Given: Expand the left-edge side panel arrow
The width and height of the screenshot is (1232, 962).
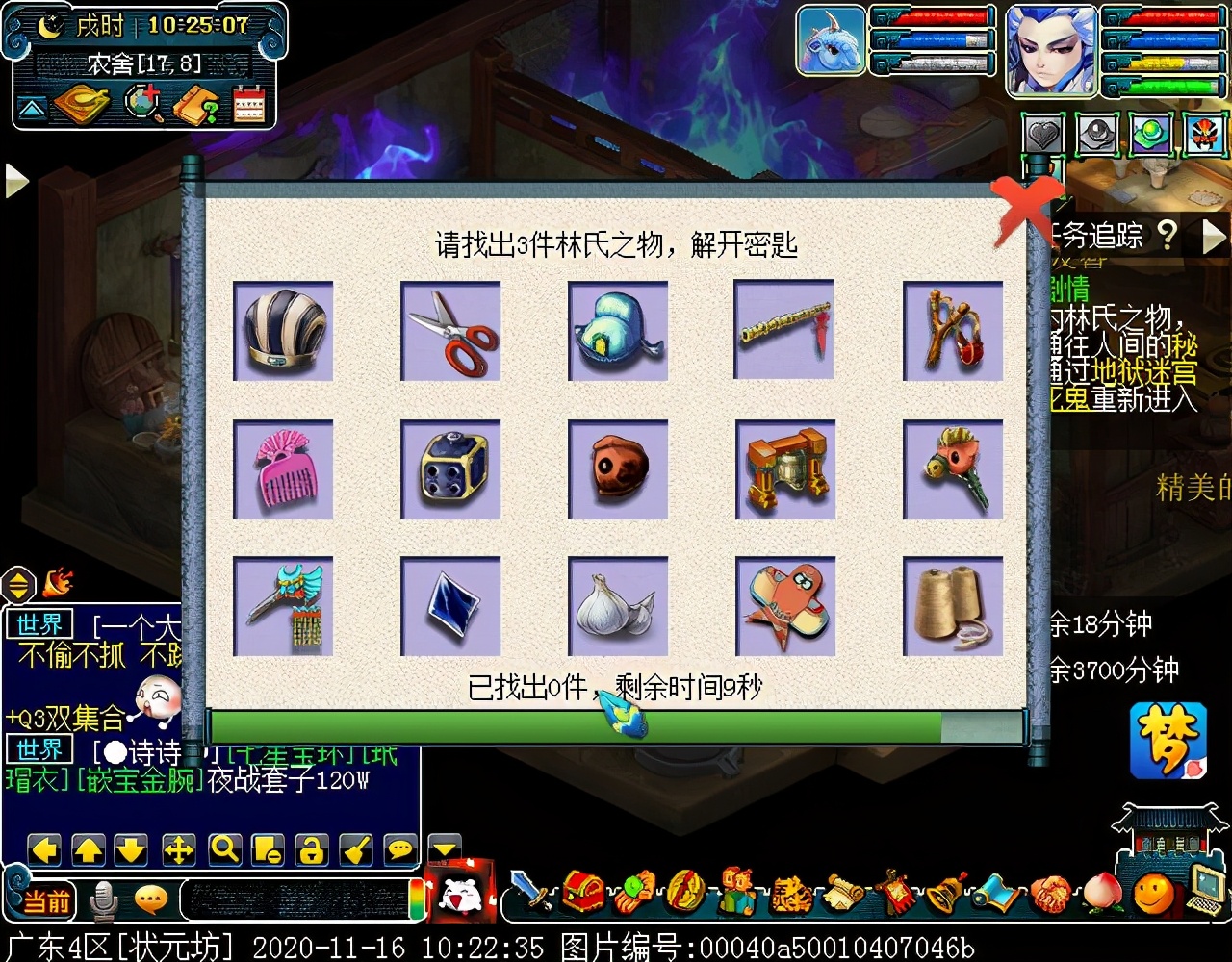Looking at the screenshot, I should [13, 179].
